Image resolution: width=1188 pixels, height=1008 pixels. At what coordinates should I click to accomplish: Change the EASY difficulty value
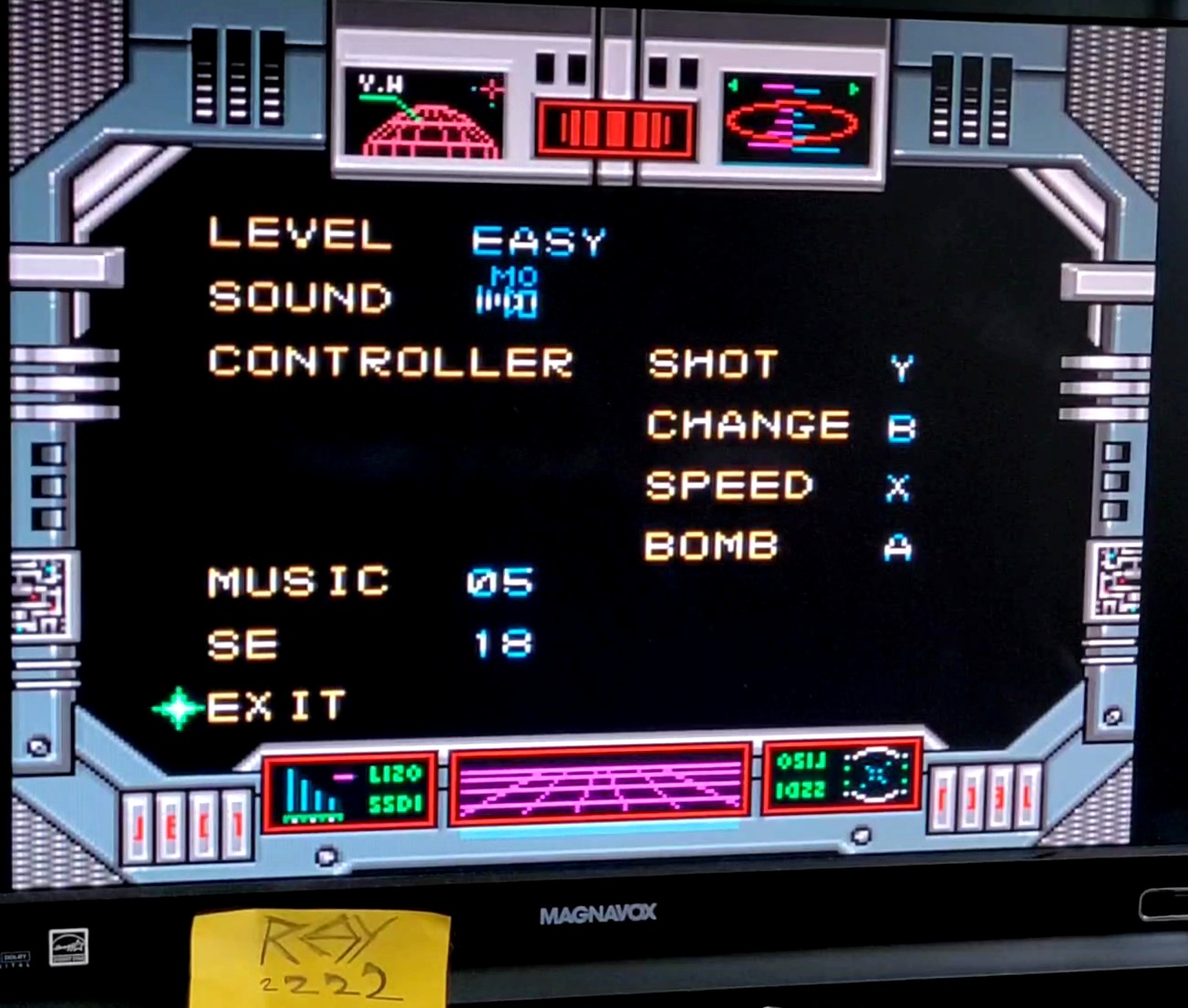tap(538, 242)
